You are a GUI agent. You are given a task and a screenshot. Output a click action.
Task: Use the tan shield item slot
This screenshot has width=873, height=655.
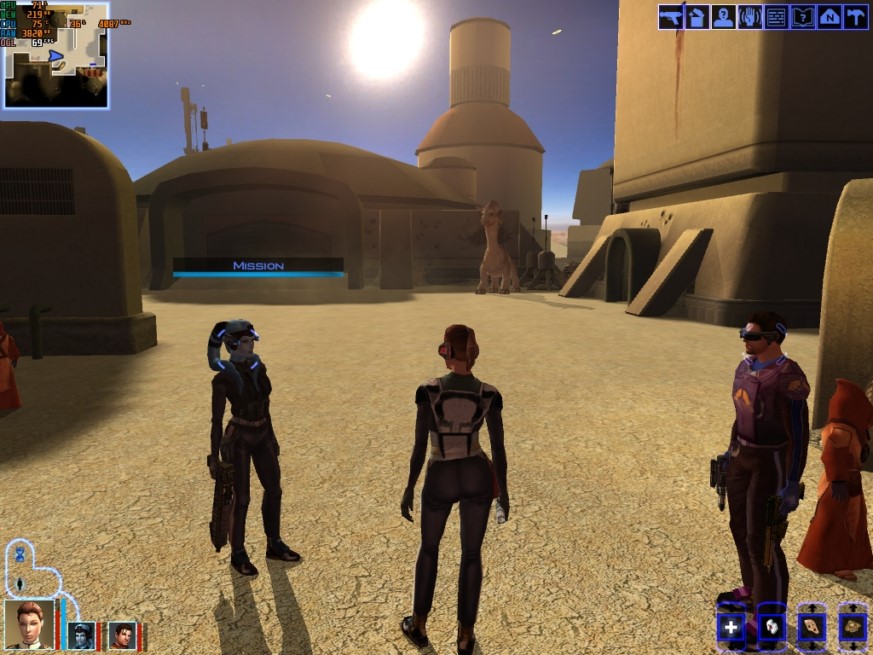[811, 627]
